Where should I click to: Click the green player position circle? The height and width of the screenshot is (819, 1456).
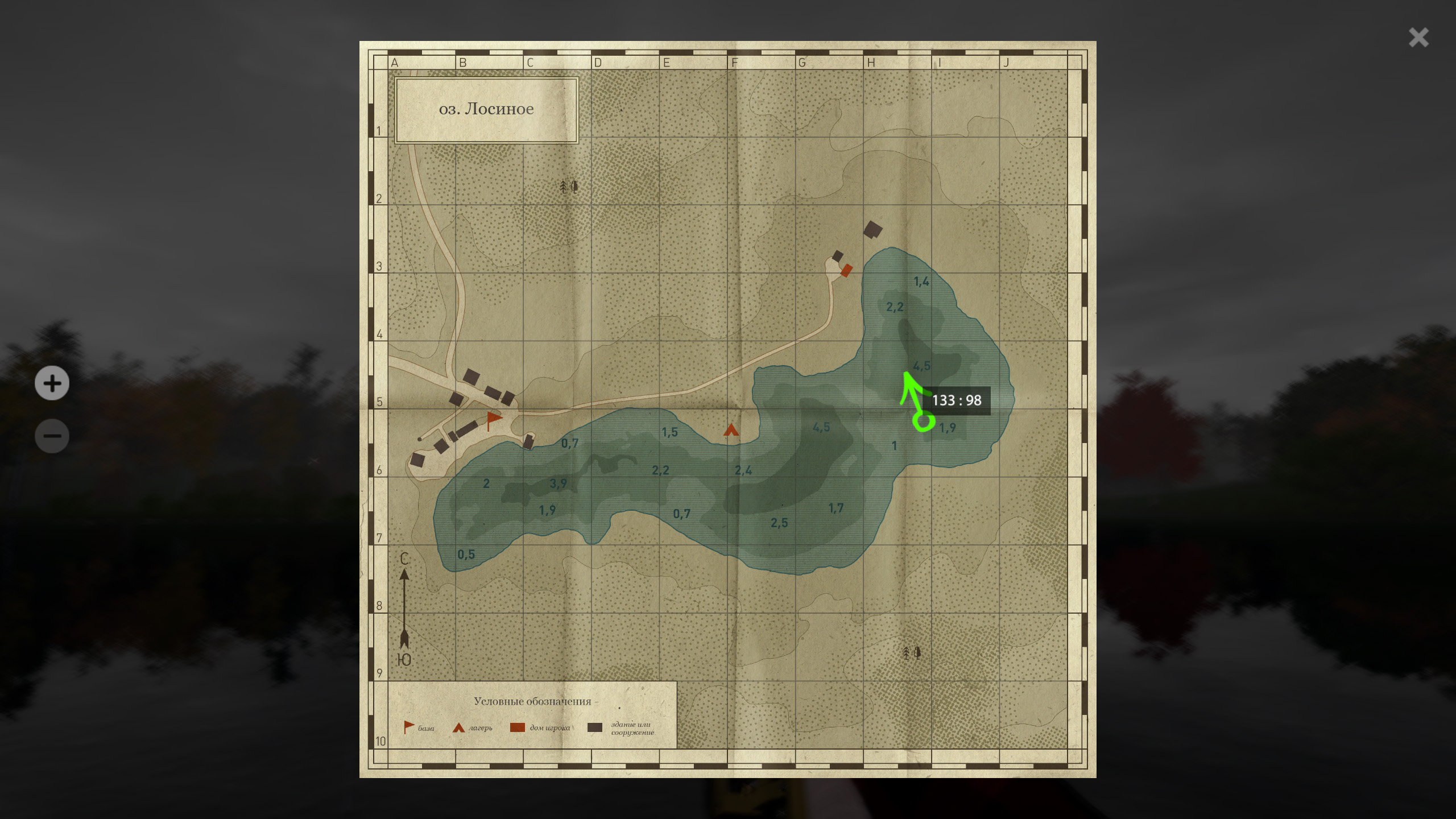[x=923, y=422]
